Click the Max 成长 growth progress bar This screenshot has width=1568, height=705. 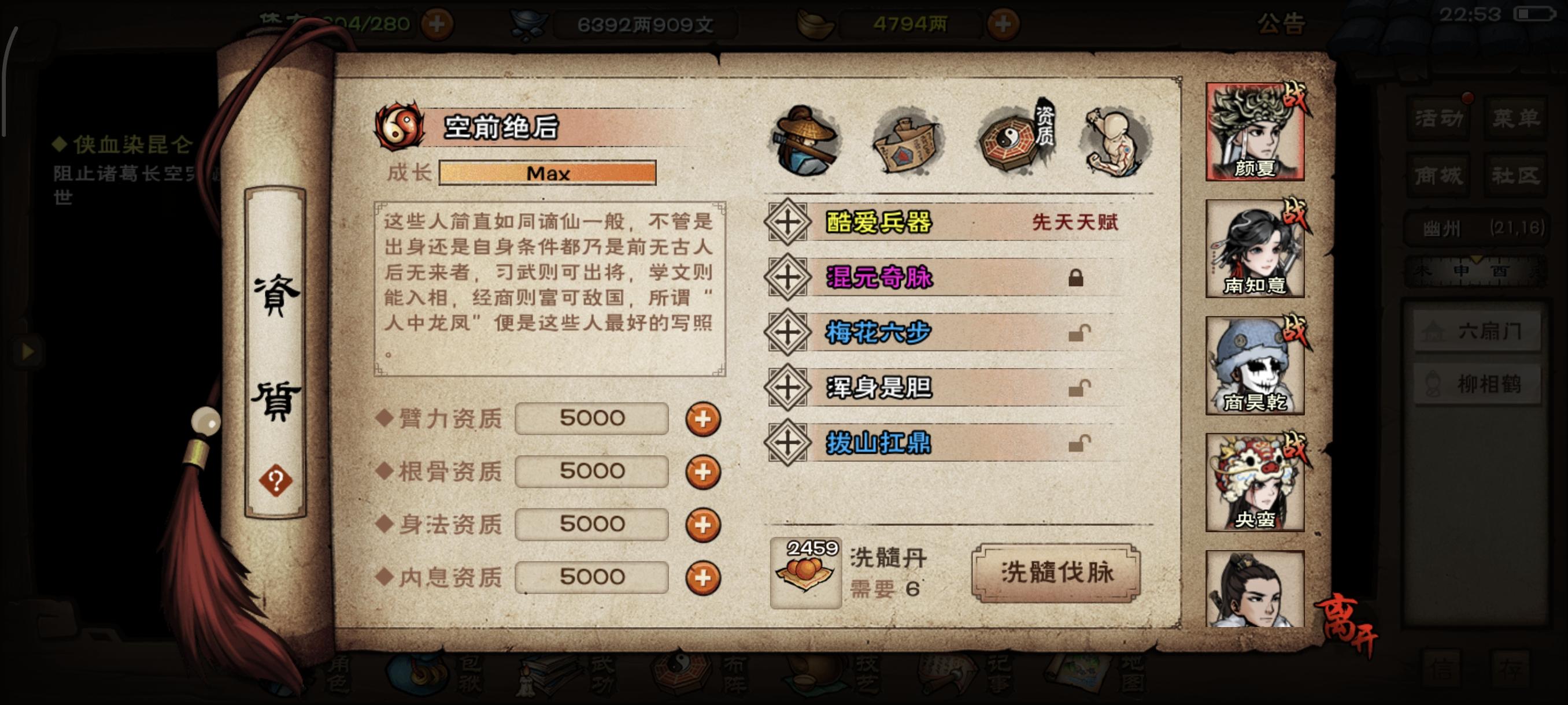coord(547,173)
